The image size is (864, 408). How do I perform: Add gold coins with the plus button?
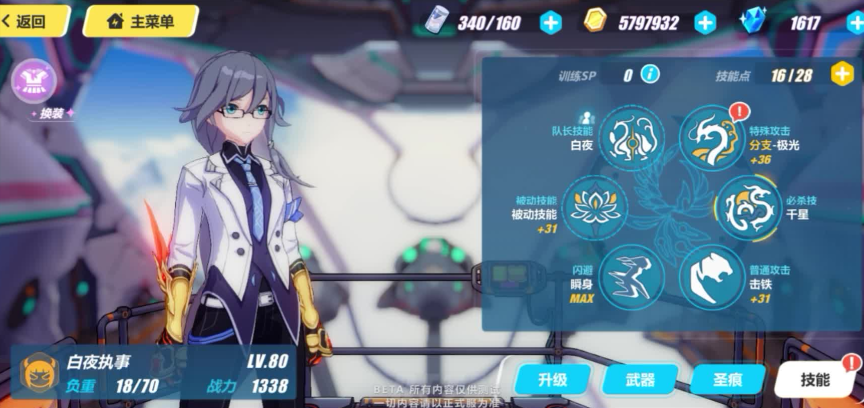705,22
